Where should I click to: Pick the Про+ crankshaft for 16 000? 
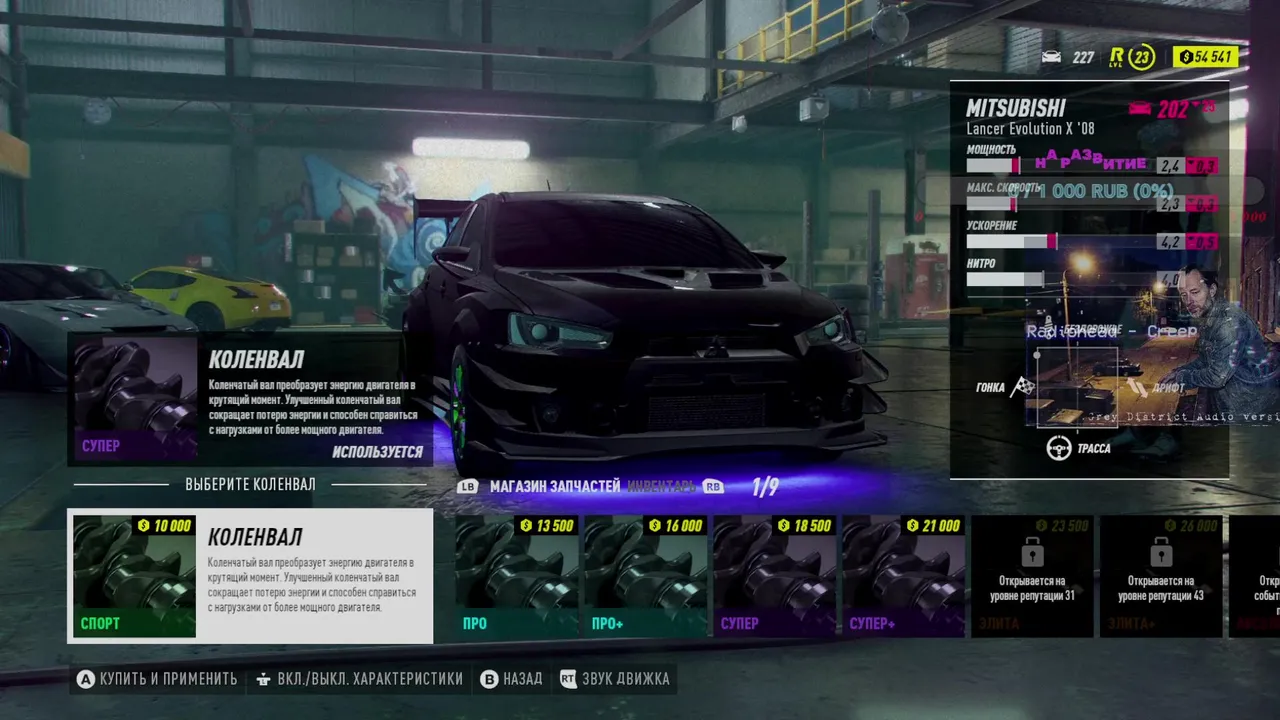pos(645,576)
